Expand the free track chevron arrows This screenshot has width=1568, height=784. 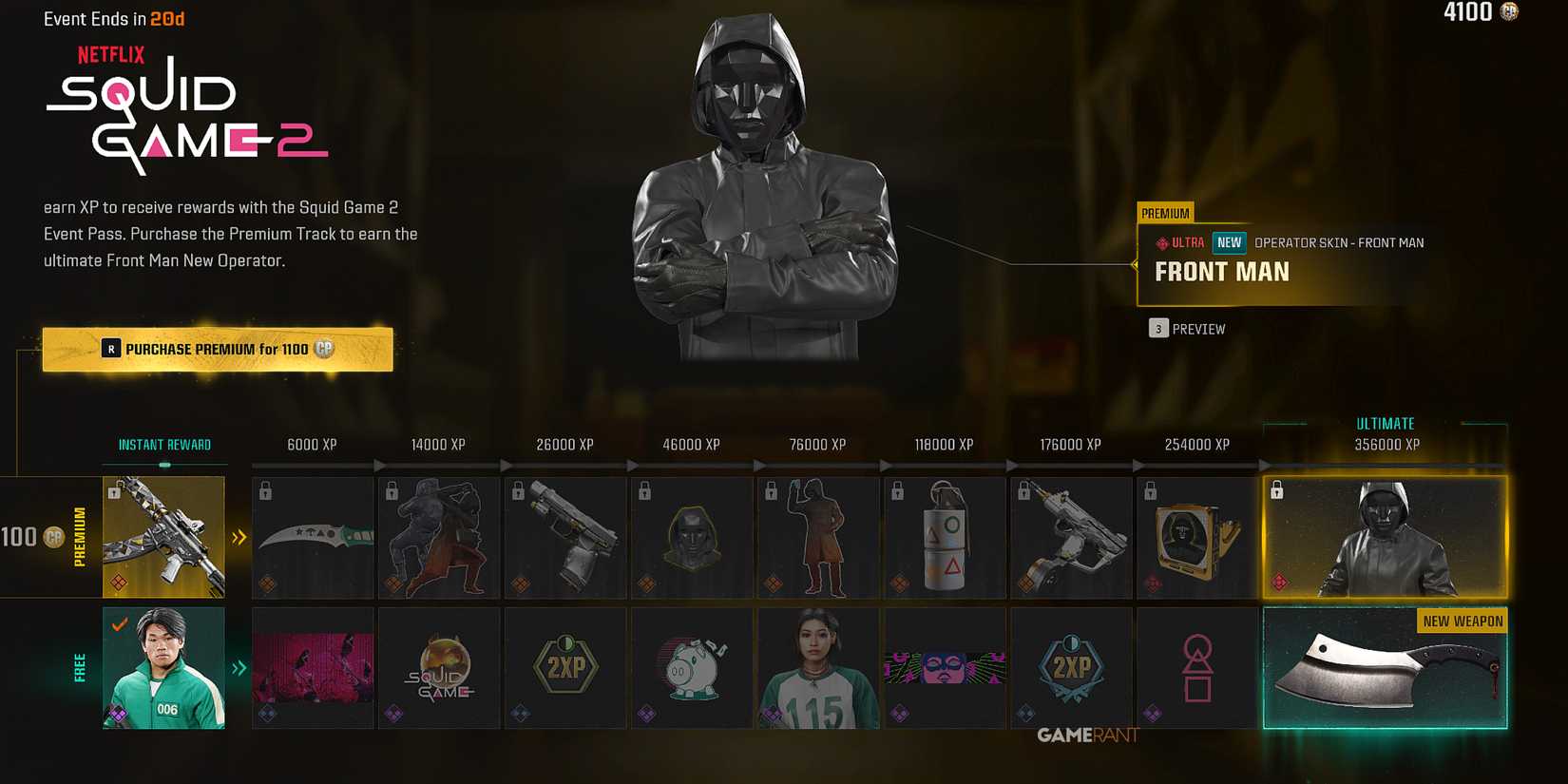(x=239, y=667)
